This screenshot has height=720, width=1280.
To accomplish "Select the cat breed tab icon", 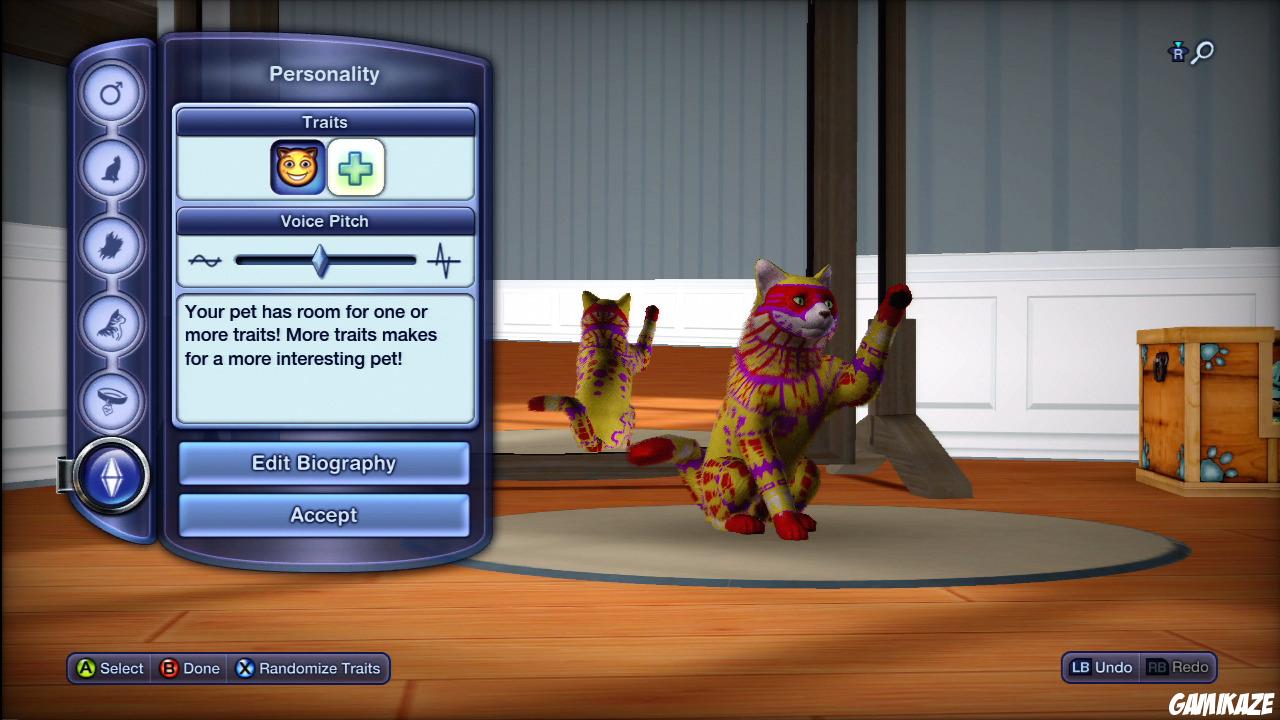I will [111, 168].
